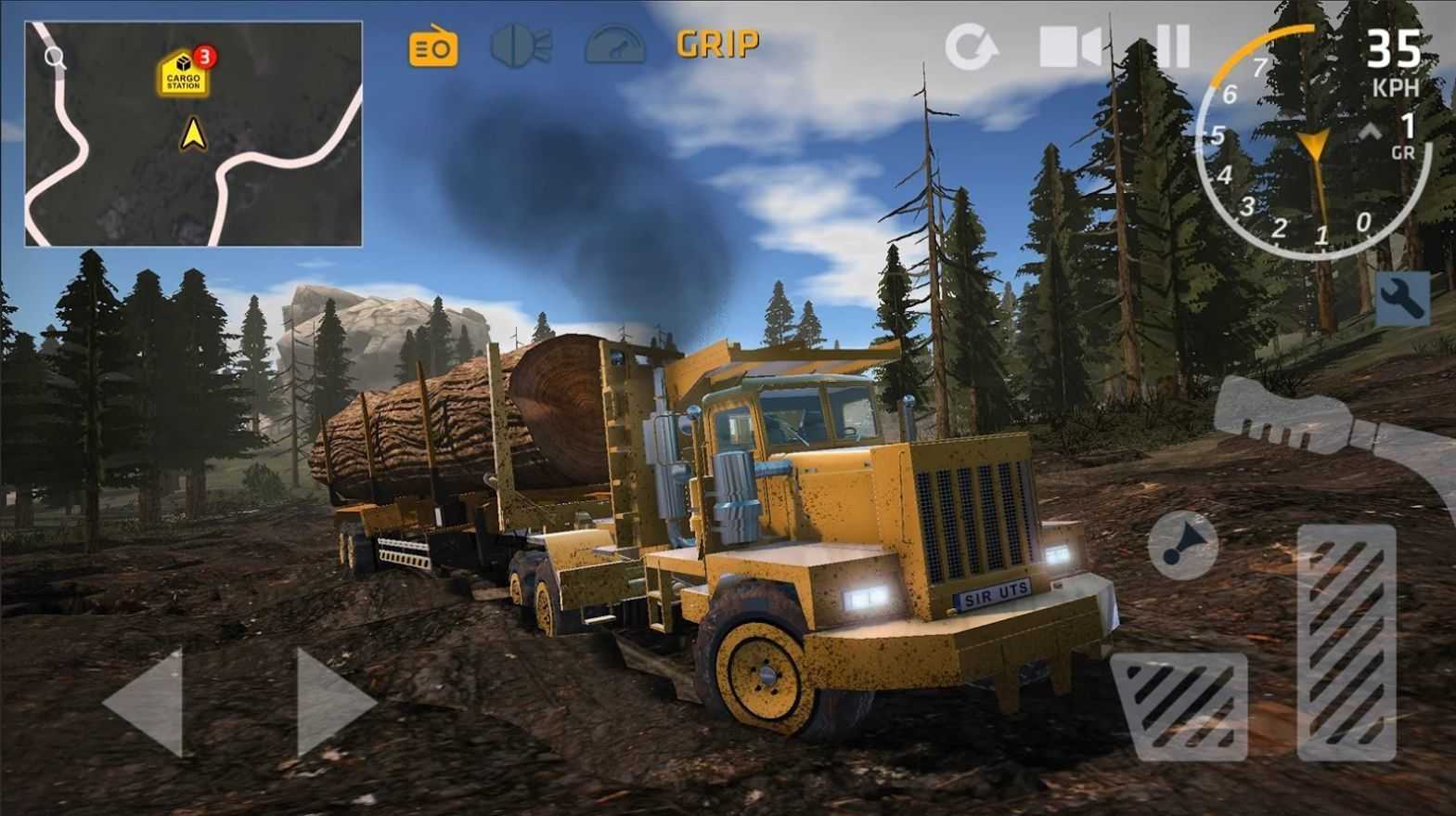The height and width of the screenshot is (816, 1456).
Task: Toggle the GRIP differential lock
Action: point(718,42)
